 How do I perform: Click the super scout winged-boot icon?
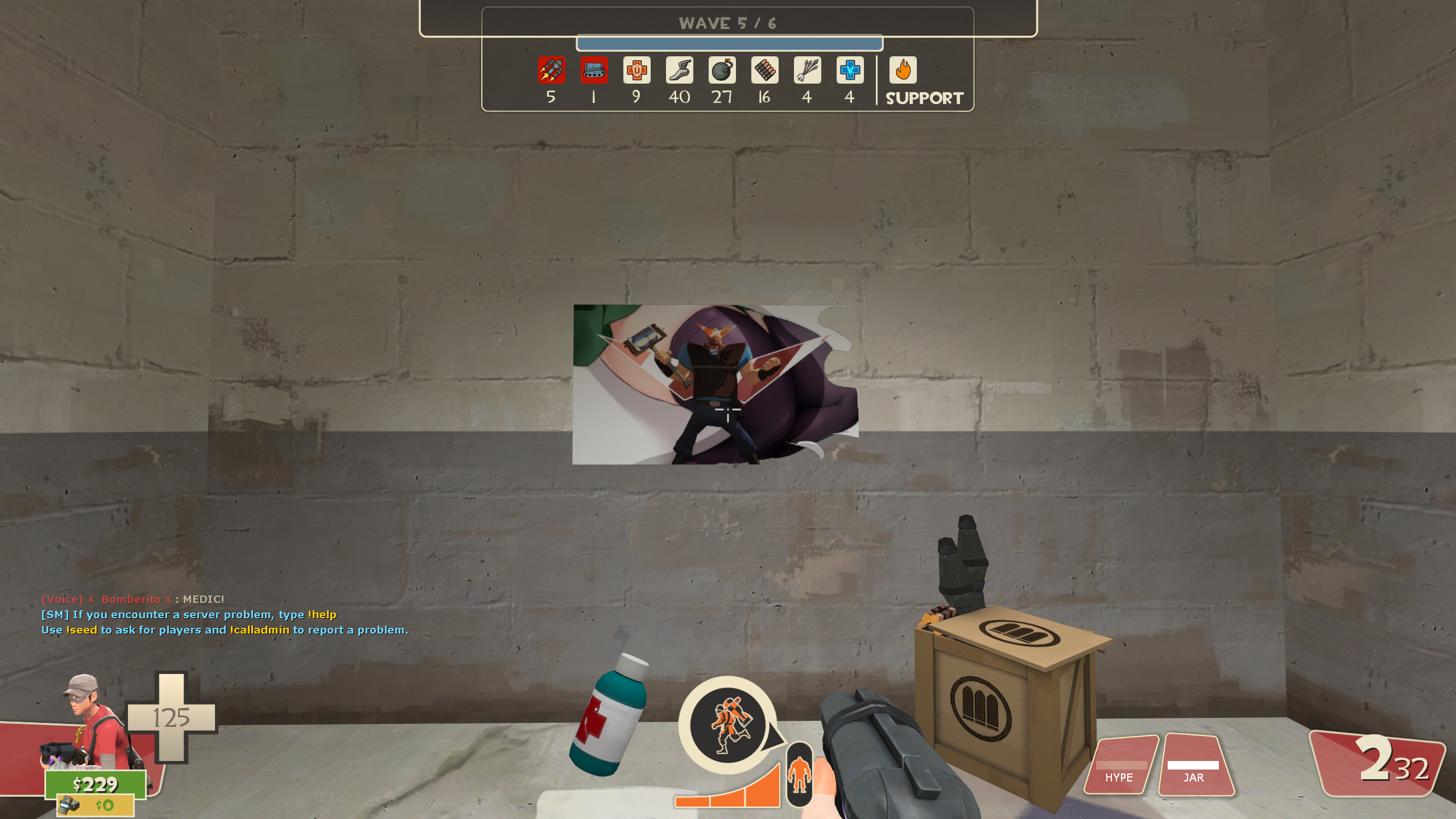click(679, 71)
